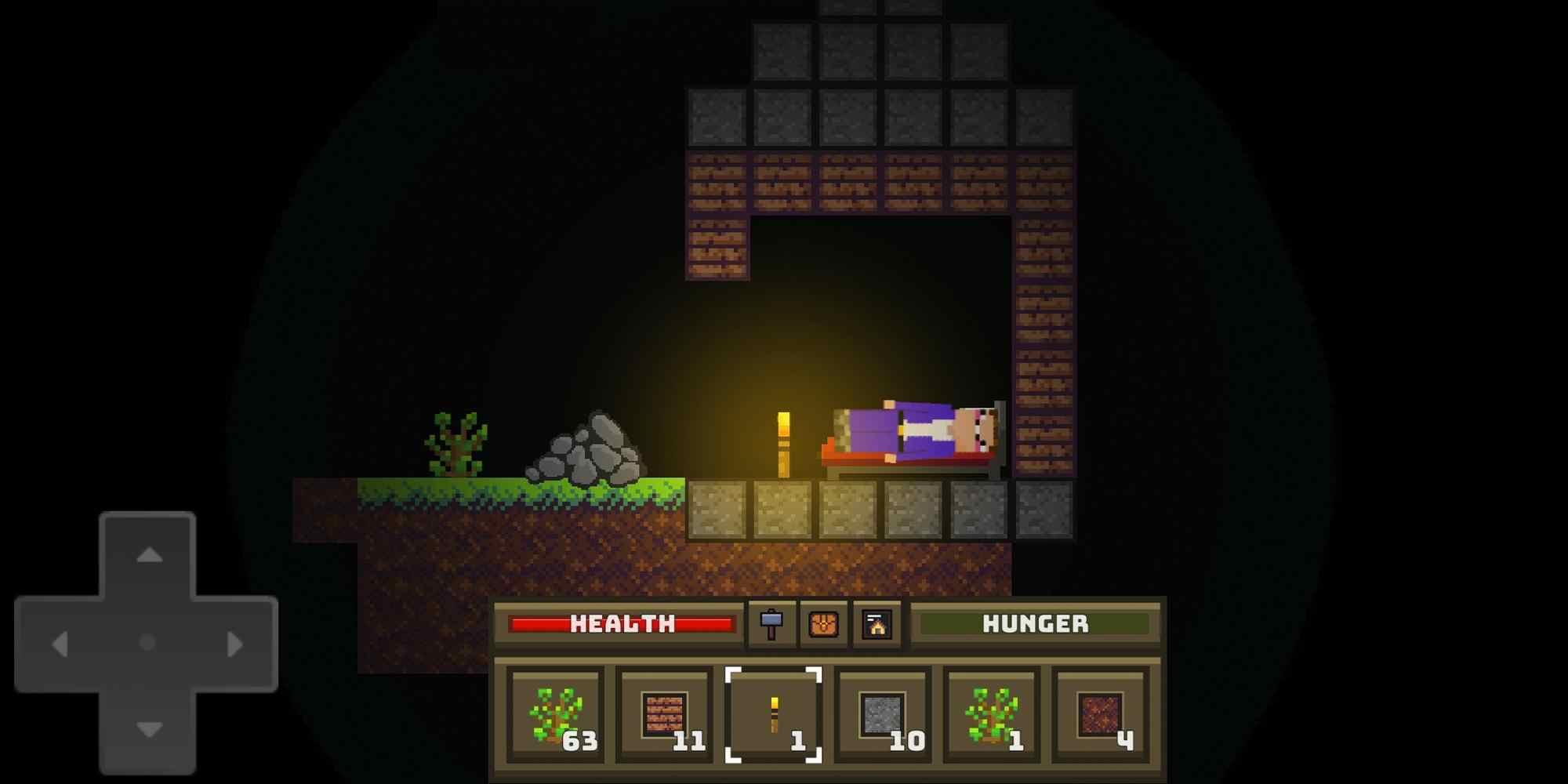Open the hammer crafting menu
The width and height of the screenshot is (1568, 784).
[771, 624]
